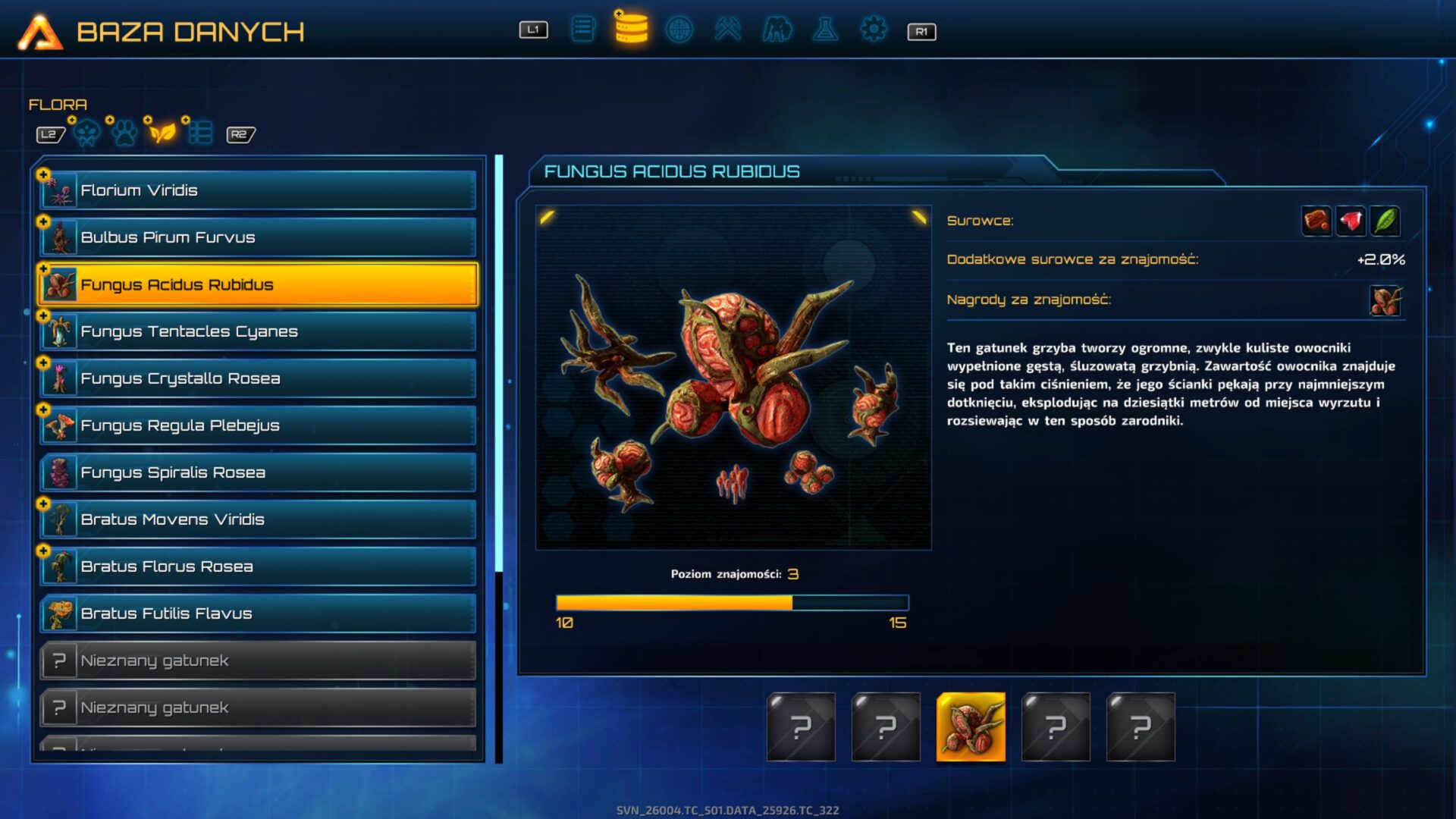
Task: Open the gear settings tab in top bar
Action: pos(873,30)
